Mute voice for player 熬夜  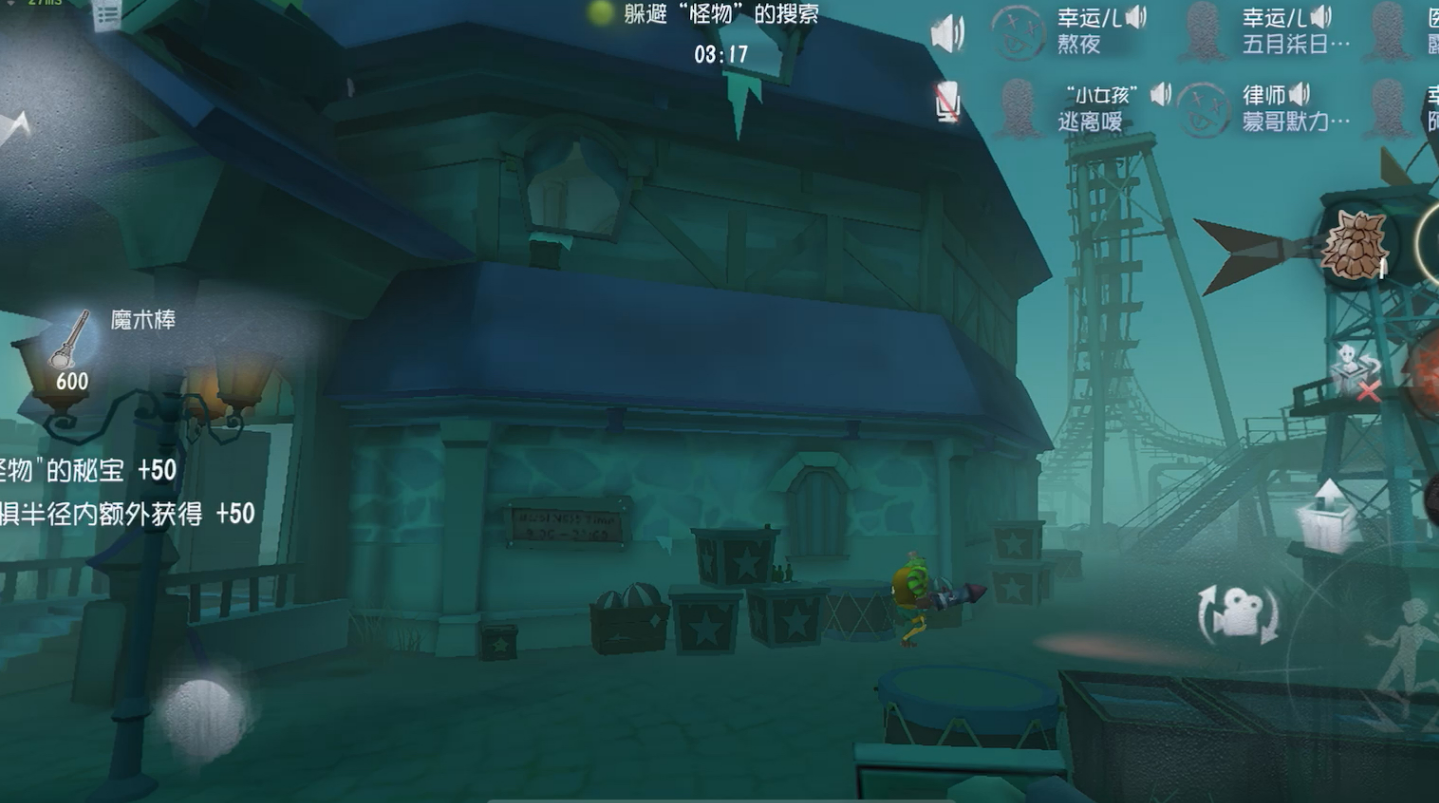[x=1134, y=18]
